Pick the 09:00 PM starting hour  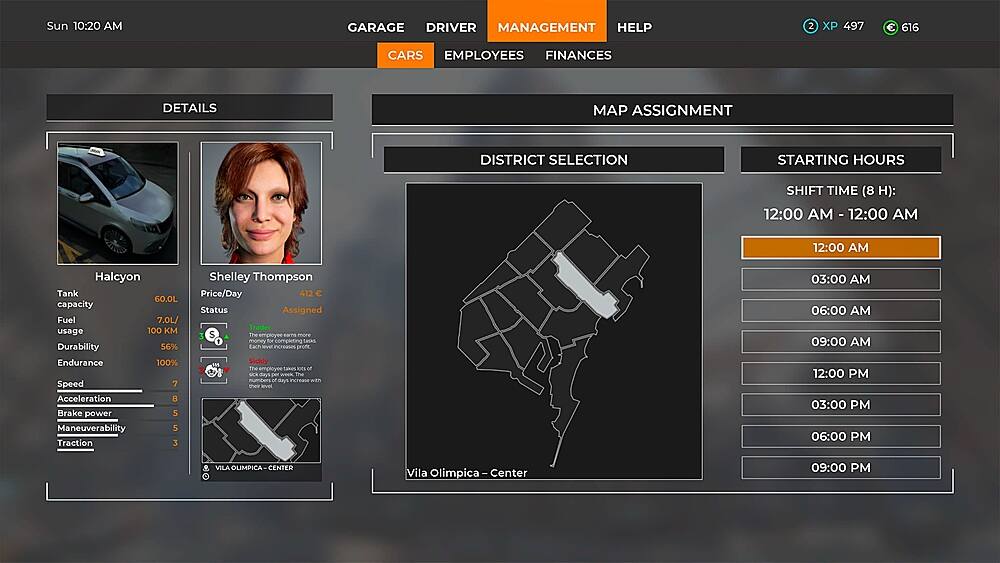[x=841, y=468]
